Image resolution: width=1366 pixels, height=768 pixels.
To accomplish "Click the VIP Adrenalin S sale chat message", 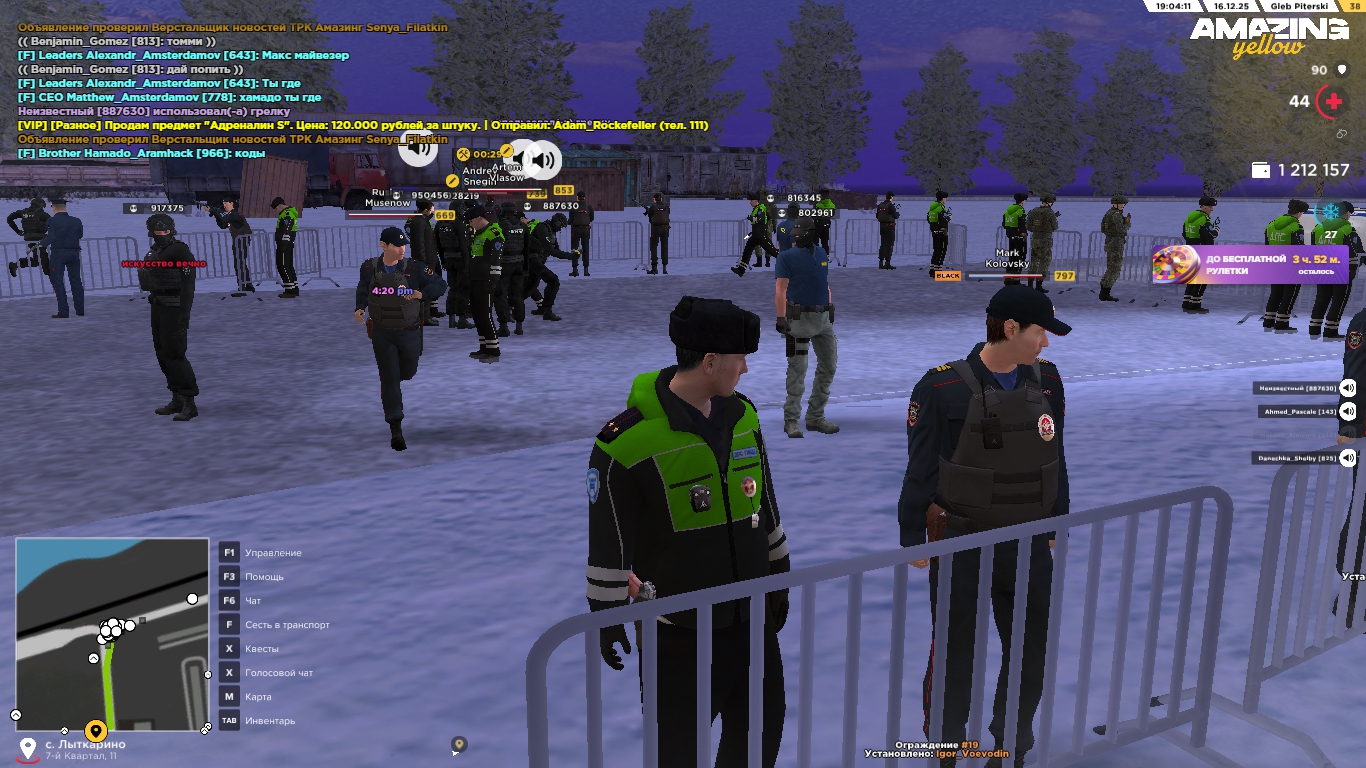I will (362, 125).
